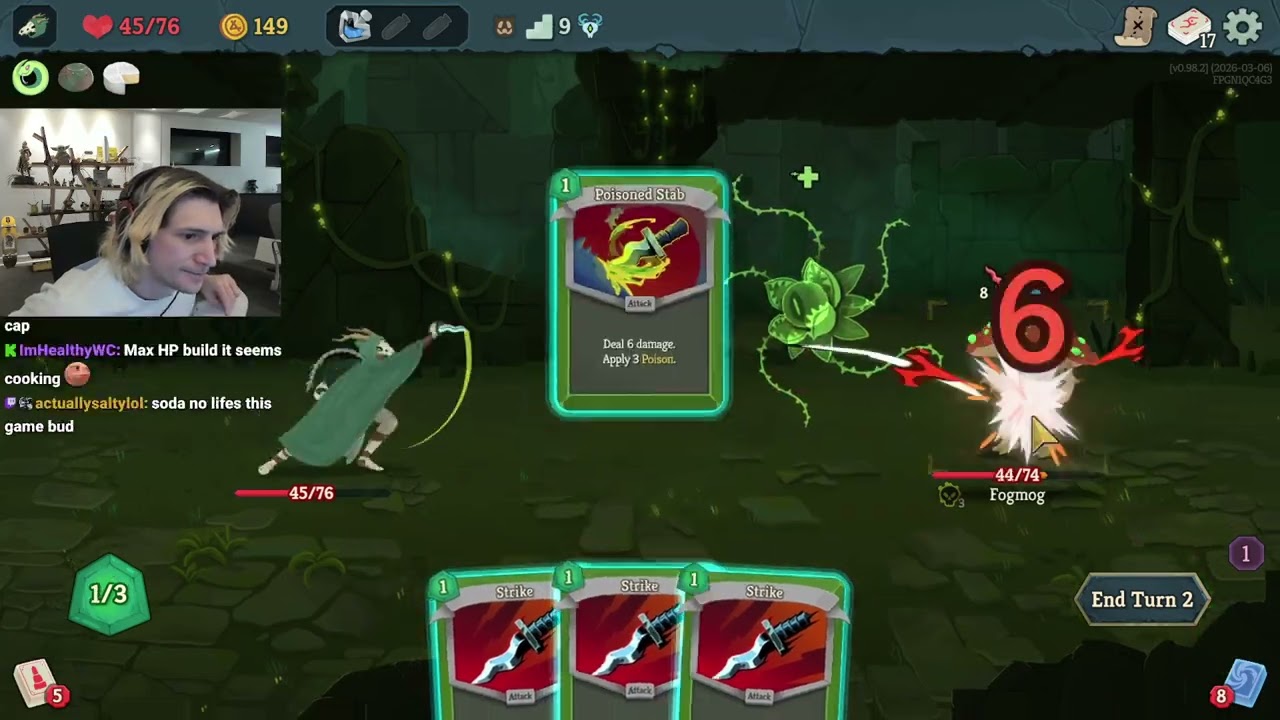Click the End Turn 2 button

(1142, 600)
